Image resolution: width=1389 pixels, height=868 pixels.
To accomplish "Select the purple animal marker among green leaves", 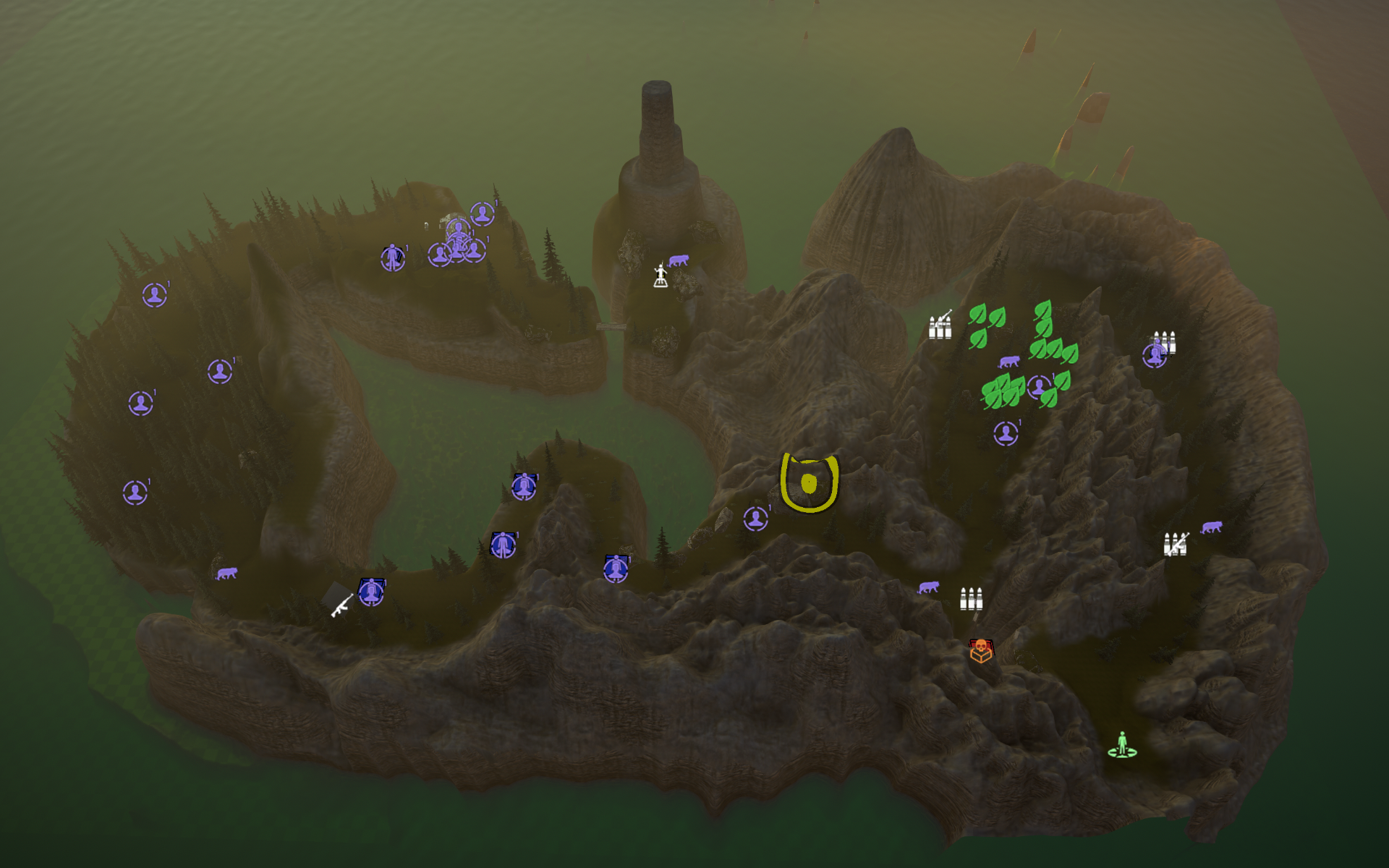I will click(1008, 361).
